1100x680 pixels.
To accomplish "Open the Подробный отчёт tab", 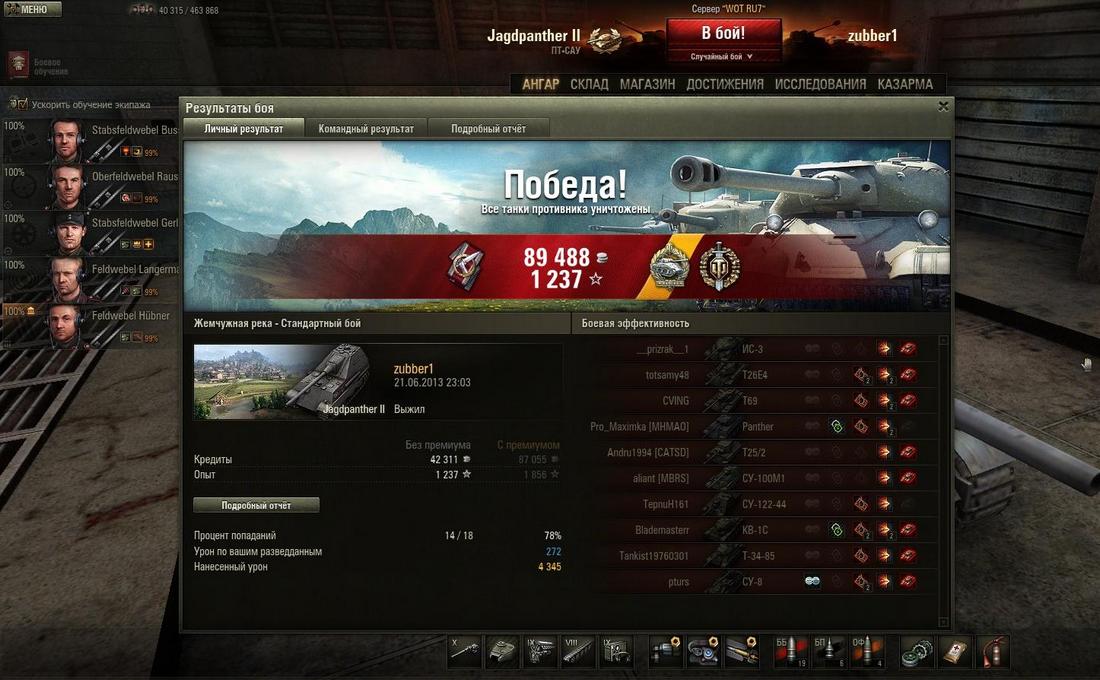I will coord(488,129).
